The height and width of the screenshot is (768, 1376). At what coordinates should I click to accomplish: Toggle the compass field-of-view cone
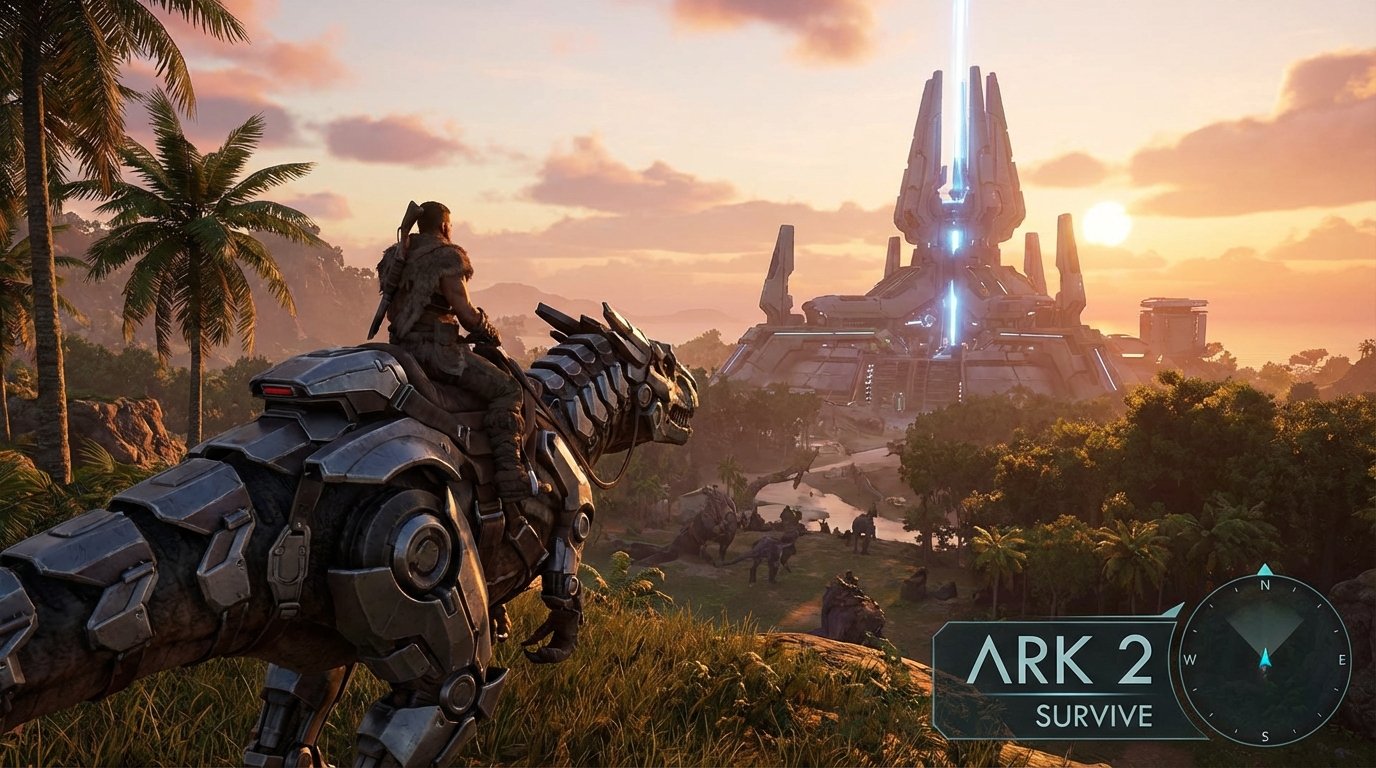click(x=1263, y=628)
